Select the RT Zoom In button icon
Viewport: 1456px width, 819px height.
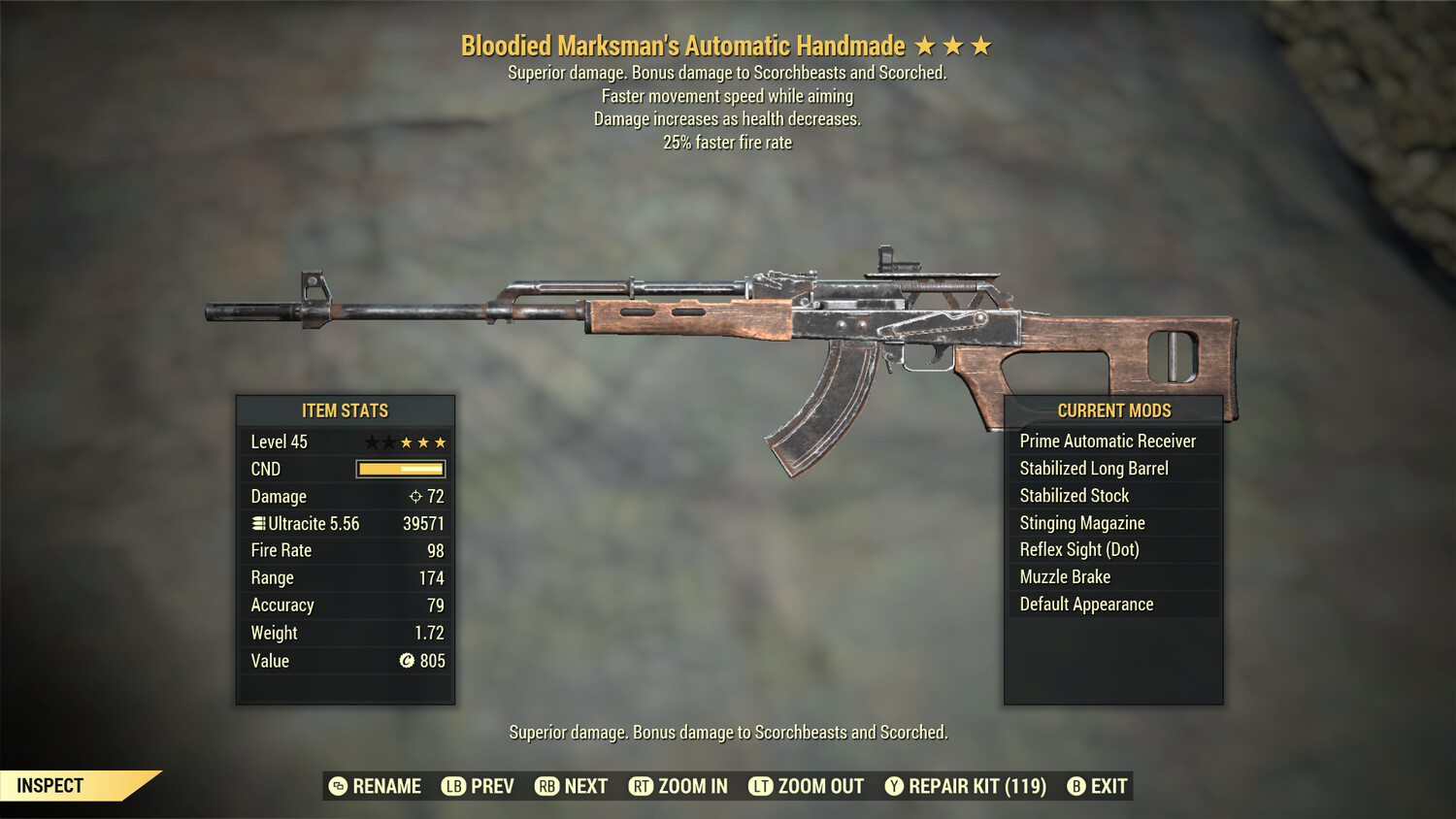[641, 786]
